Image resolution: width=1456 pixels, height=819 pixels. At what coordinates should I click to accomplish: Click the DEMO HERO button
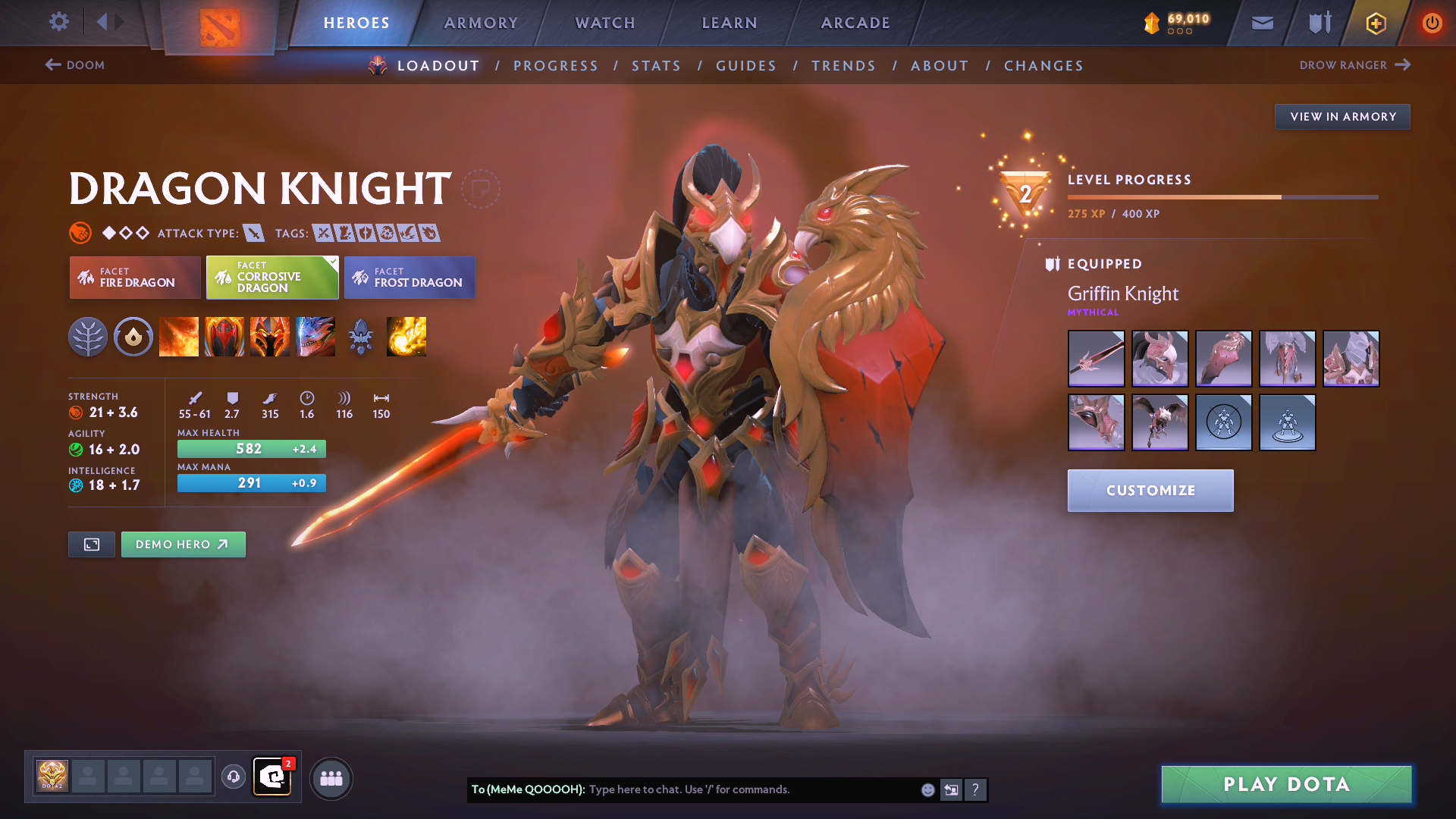183,544
